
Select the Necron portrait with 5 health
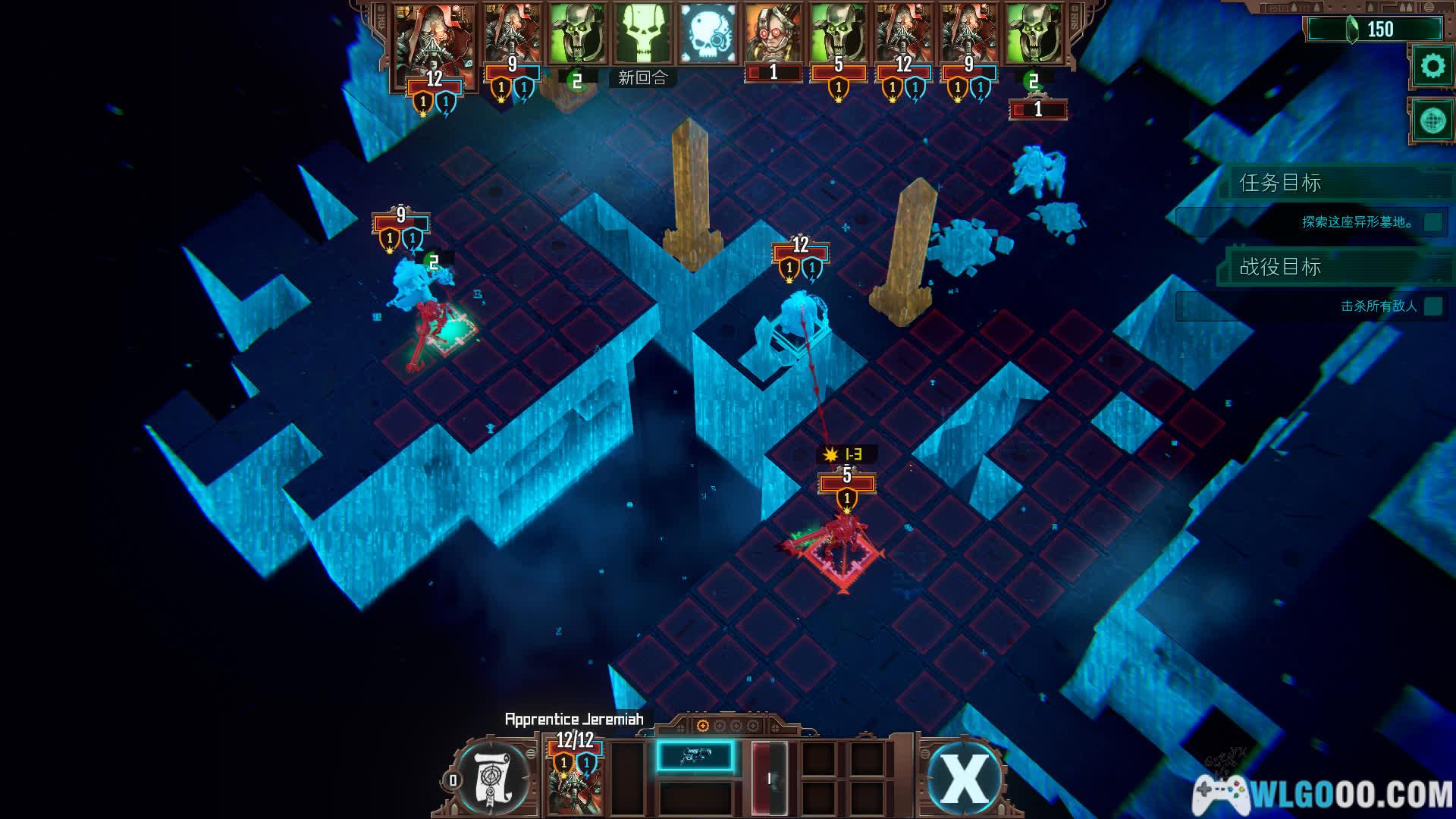pos(838,35)
